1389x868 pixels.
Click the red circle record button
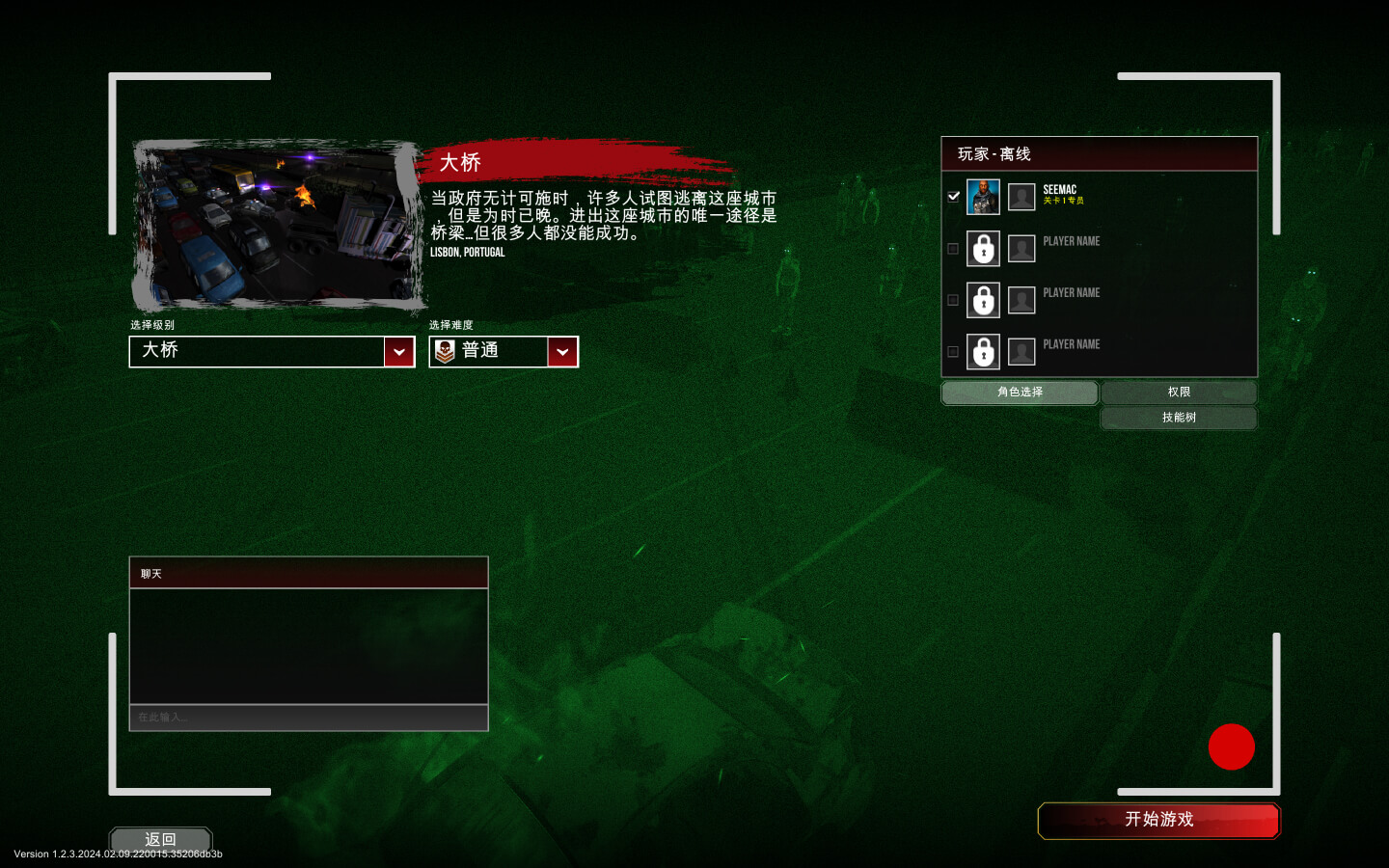click(x=1231, y=746)
